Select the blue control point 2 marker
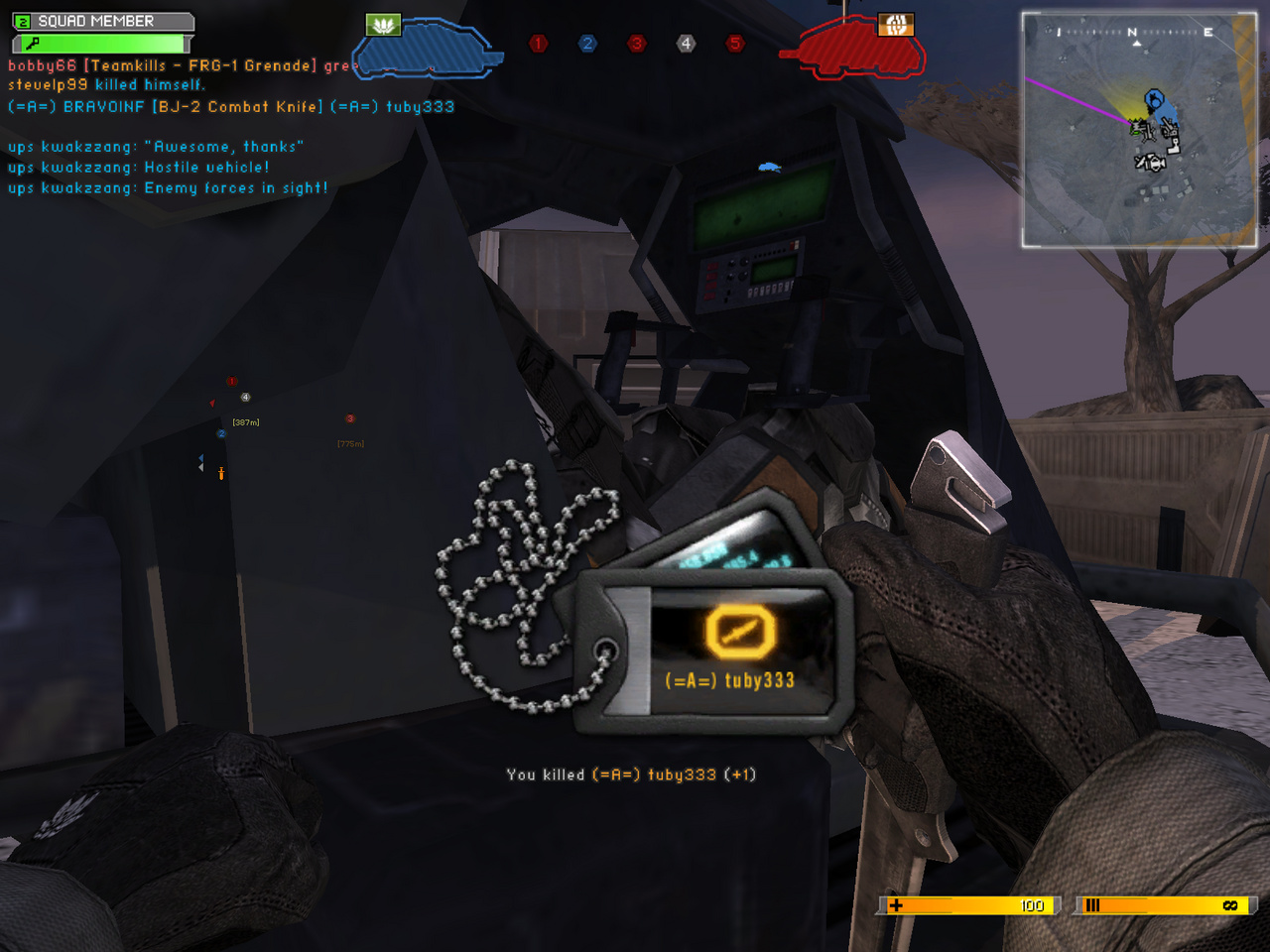The image size is (1270, 952). pos(587,44)
